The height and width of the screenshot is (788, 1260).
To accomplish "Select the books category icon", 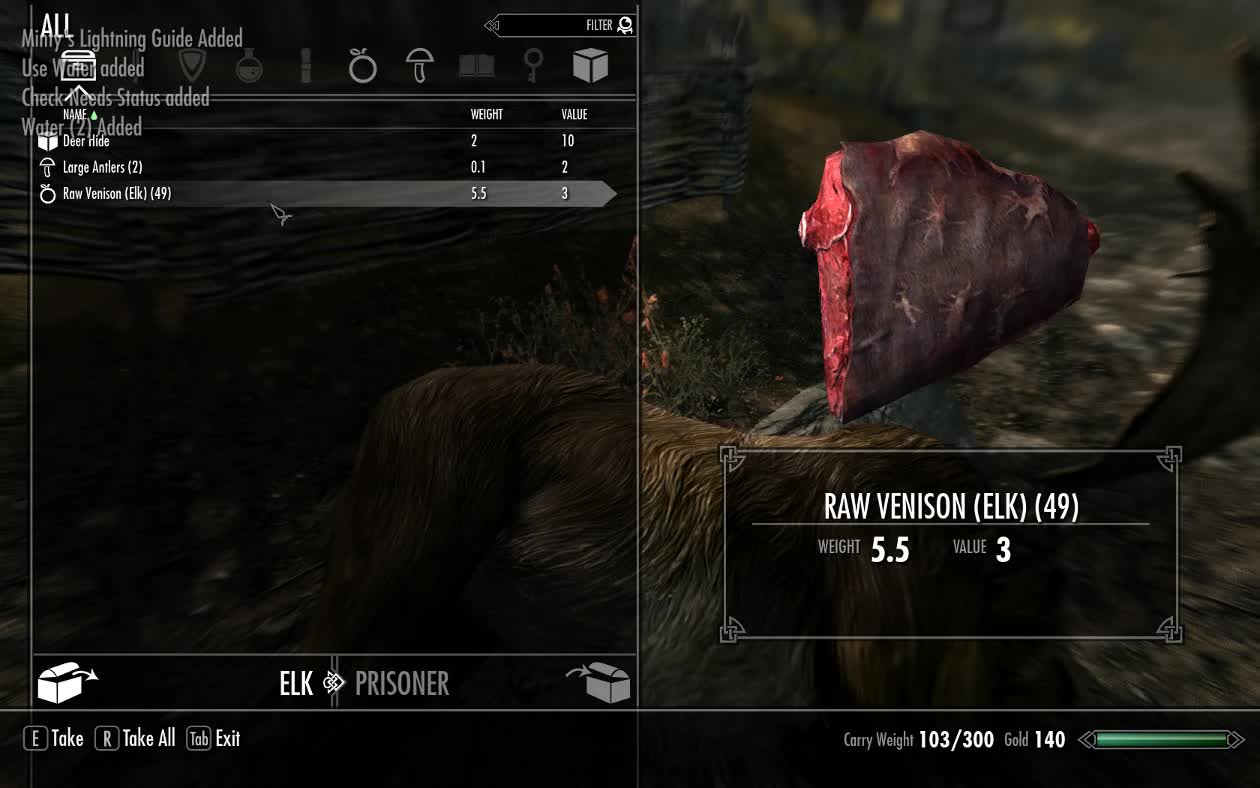I will 476,67.
